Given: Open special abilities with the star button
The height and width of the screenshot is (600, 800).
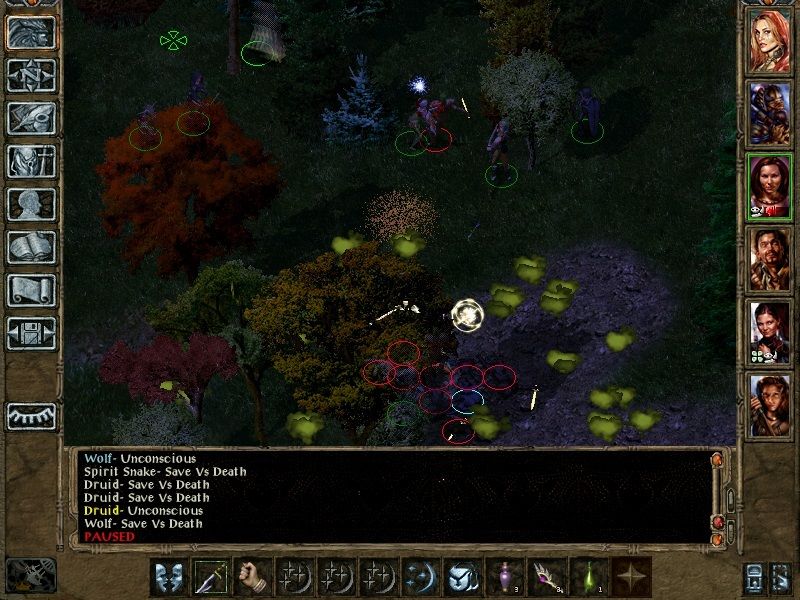Looking at the screenshot, I should (632, 577).
